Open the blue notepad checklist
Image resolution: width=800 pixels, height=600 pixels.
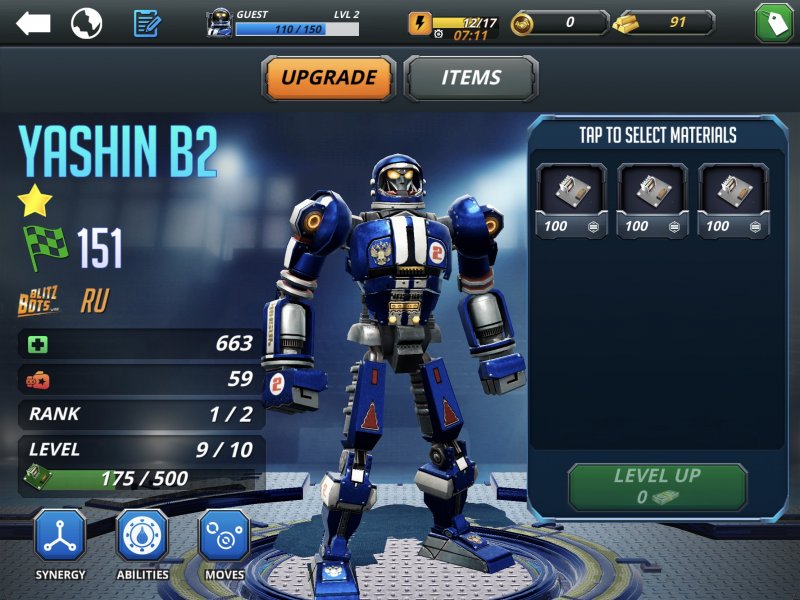(x=147, y=23)
